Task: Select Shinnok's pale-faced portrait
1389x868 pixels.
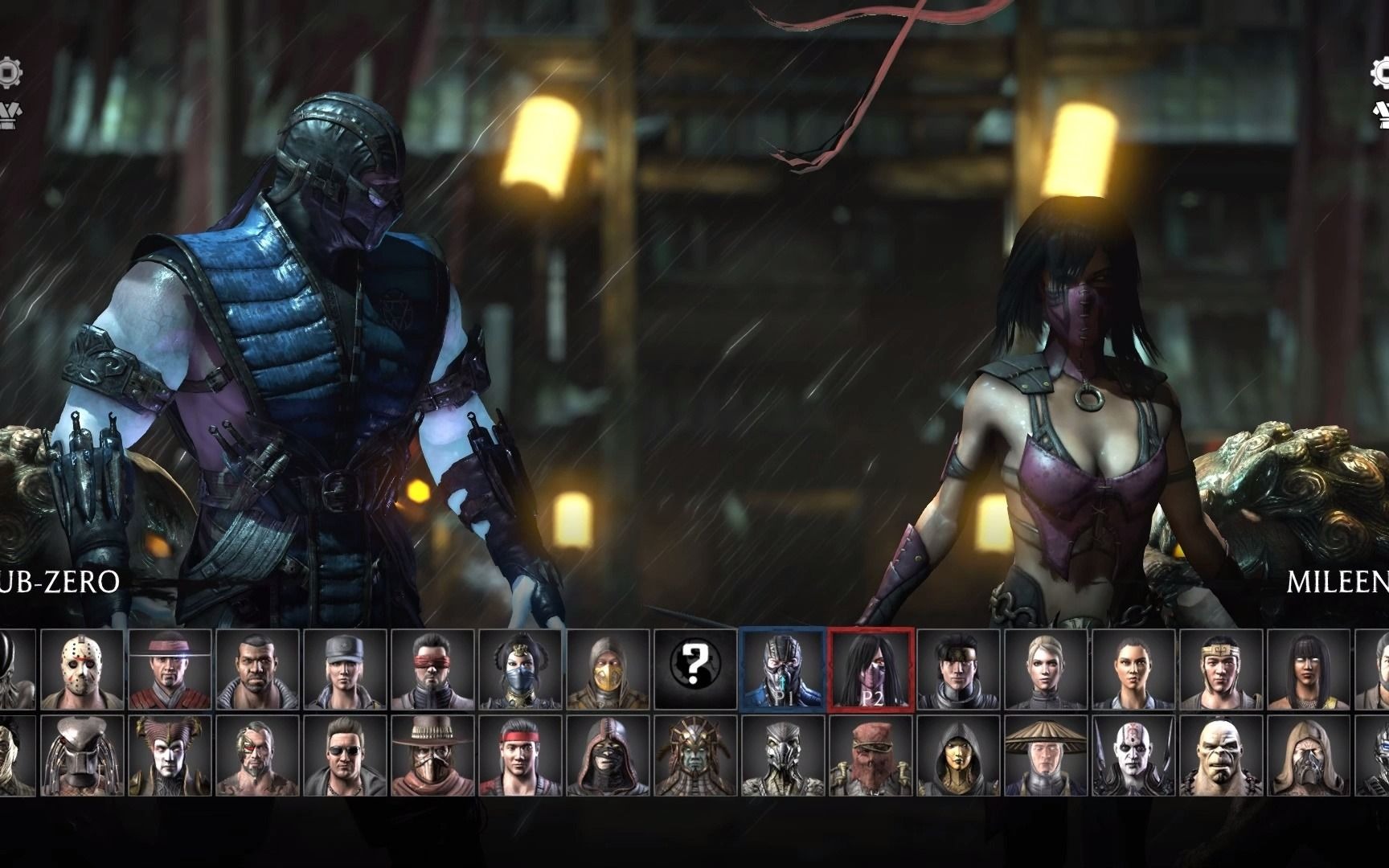Action: (x=170, y=756)
